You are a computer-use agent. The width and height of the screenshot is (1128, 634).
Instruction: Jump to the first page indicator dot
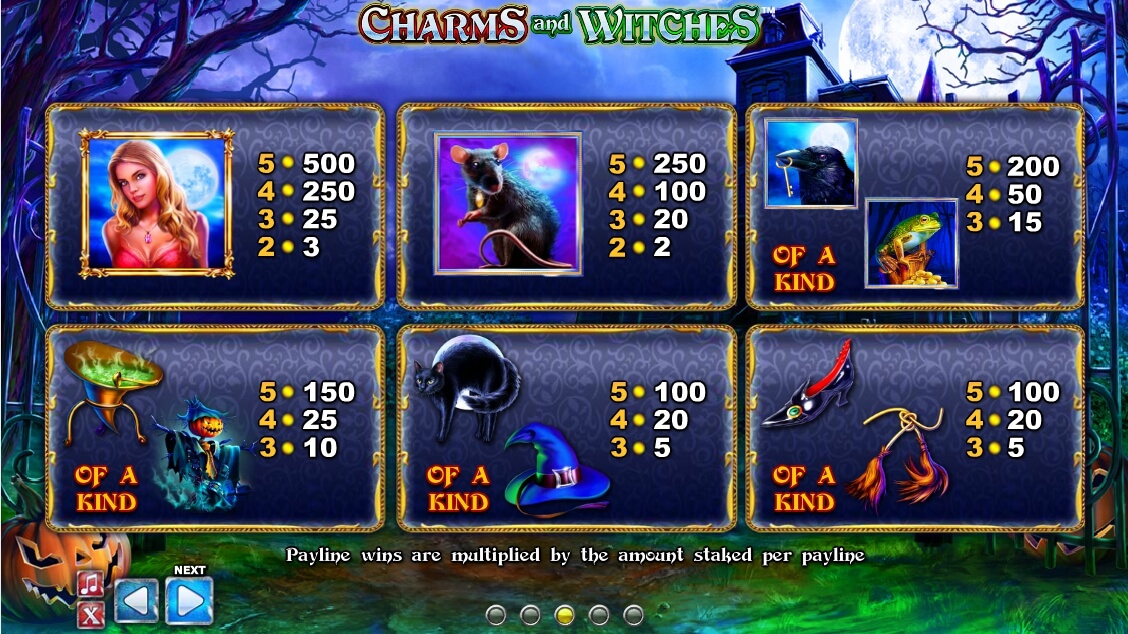(496, 614)
